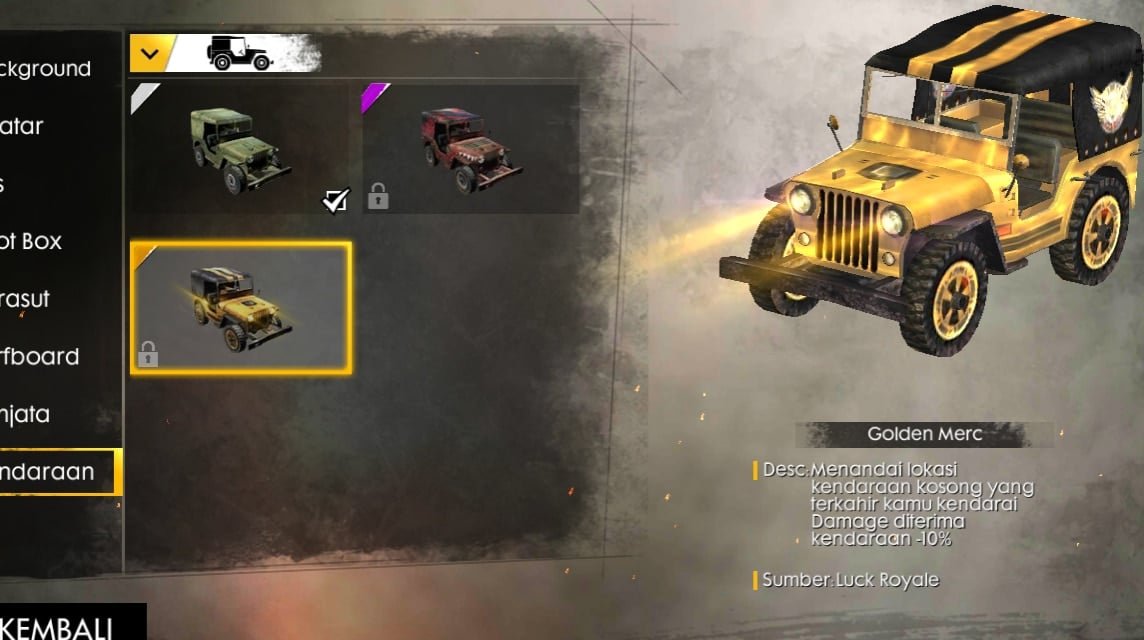
Task: Select the Golden Merc jeep tile
Action: pyautogui.click(x=240, y=308)
